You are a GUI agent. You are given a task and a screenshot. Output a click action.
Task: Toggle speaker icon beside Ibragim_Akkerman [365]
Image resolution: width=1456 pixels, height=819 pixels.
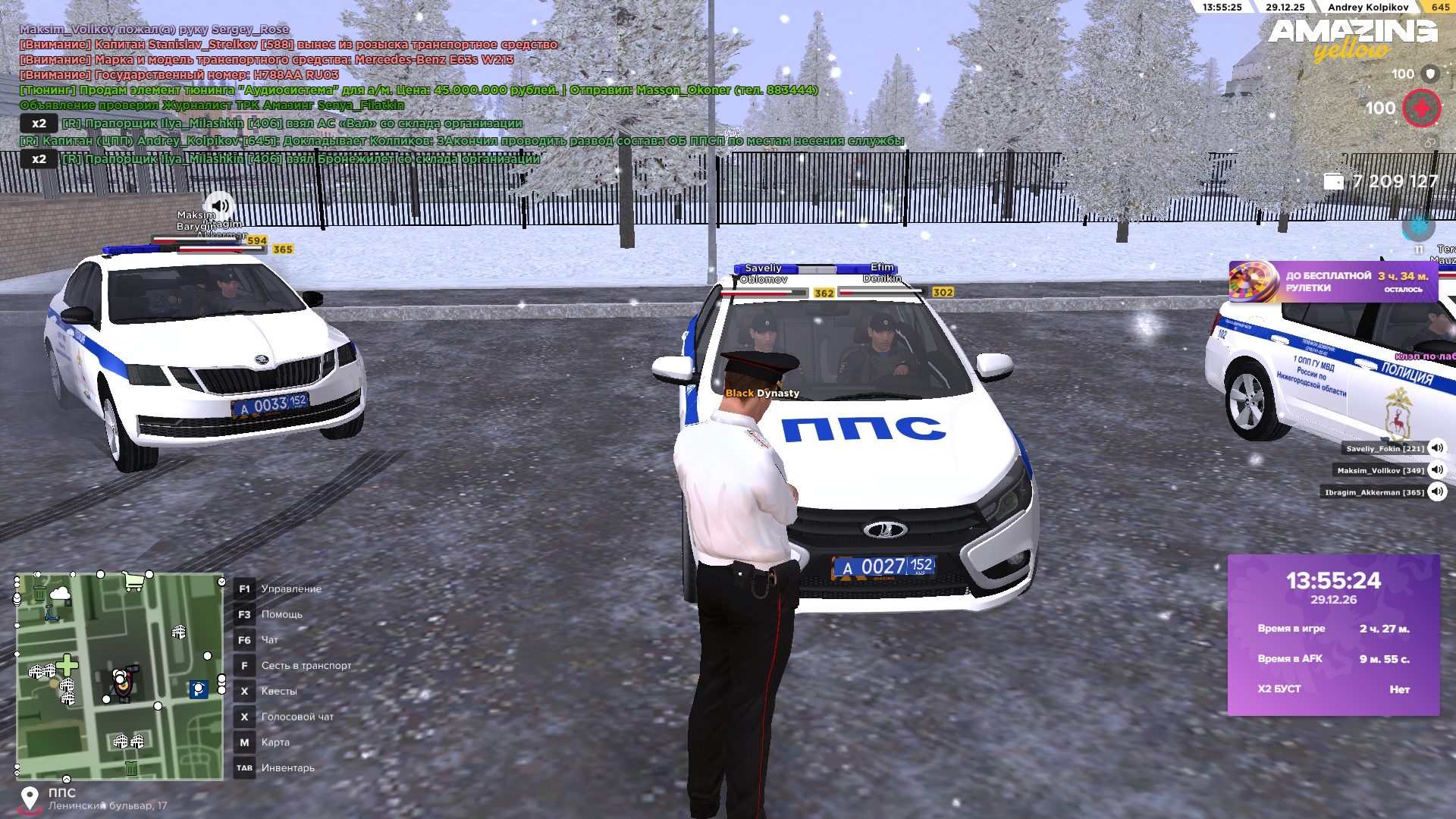(x=1436, y=492)
